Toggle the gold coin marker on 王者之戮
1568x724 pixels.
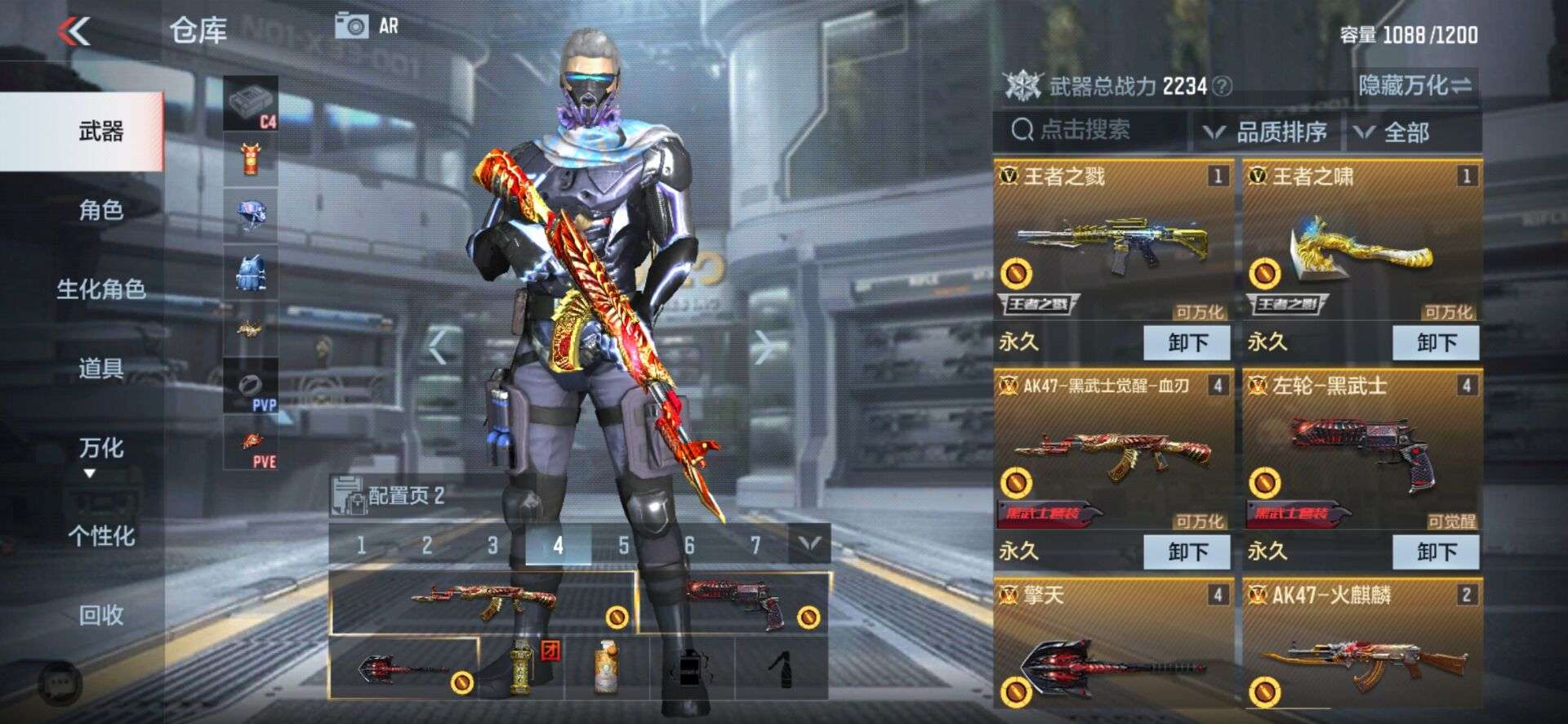click(x=1018, y=273)
